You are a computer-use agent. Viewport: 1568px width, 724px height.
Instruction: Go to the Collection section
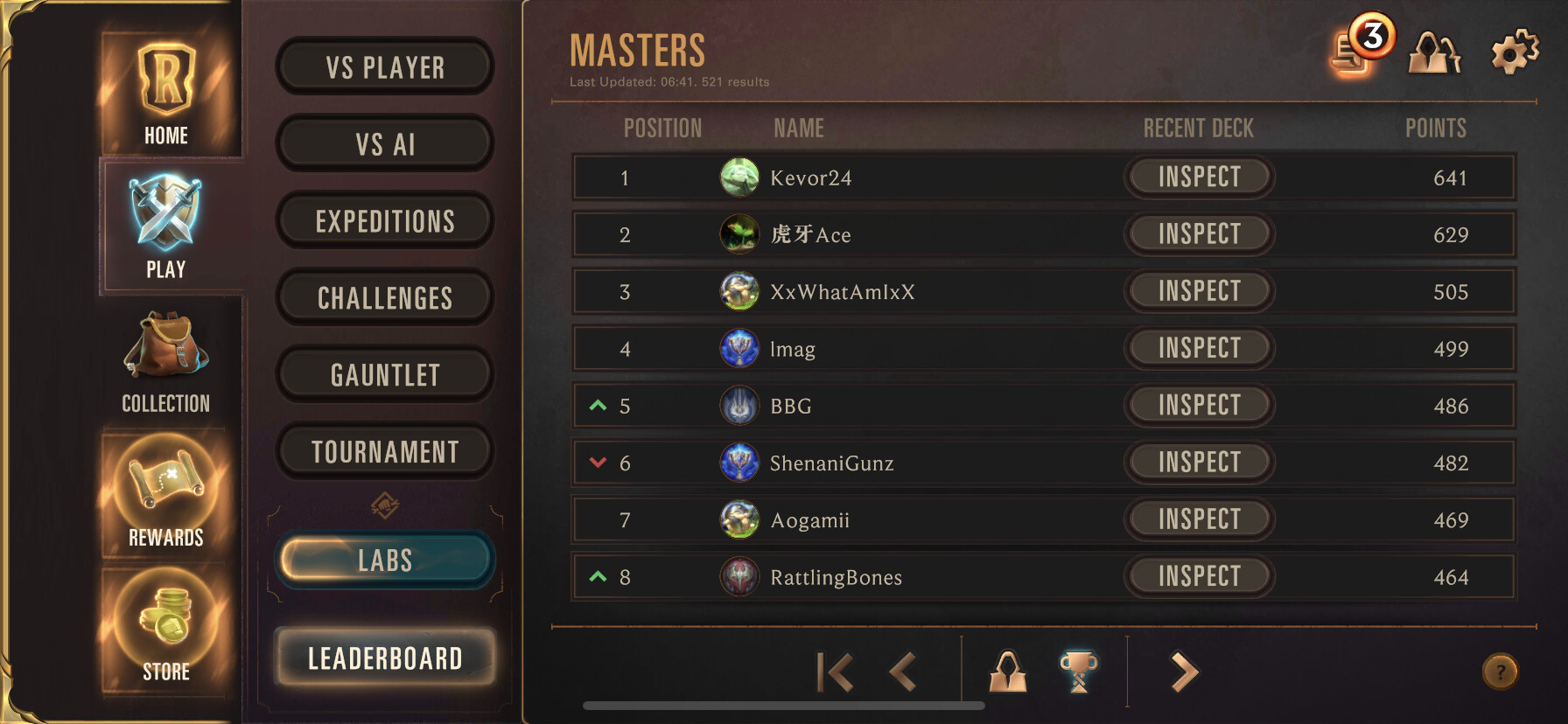[x=166, y=363]
